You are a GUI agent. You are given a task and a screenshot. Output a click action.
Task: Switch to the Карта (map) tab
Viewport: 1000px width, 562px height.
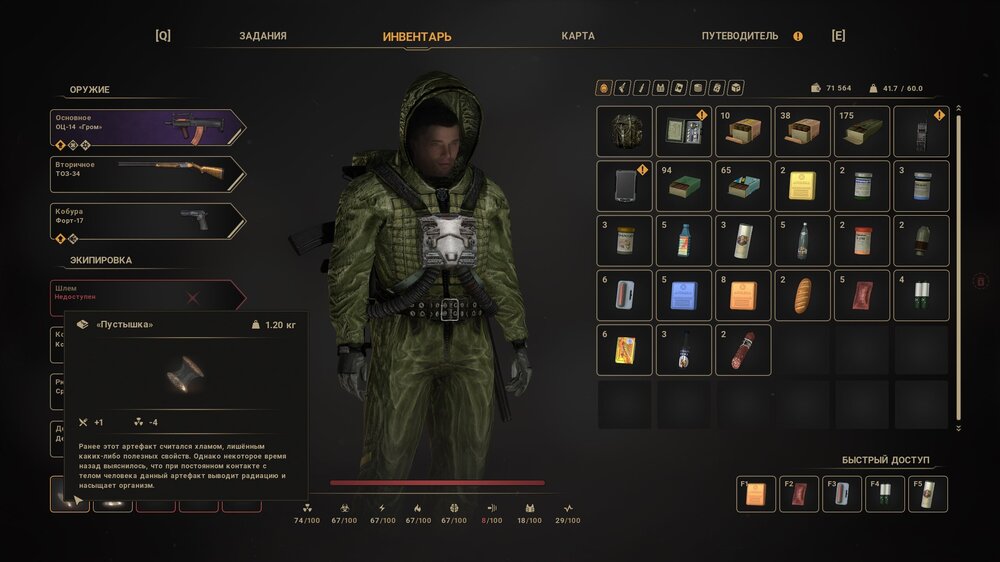(578, 36)
